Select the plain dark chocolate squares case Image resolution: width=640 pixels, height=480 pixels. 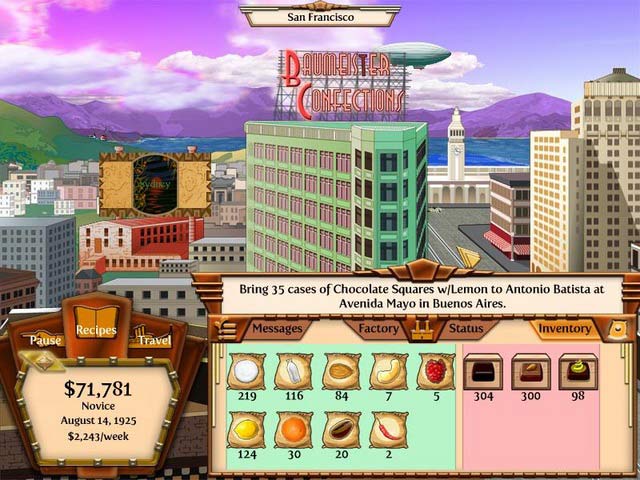click(482, 372)
